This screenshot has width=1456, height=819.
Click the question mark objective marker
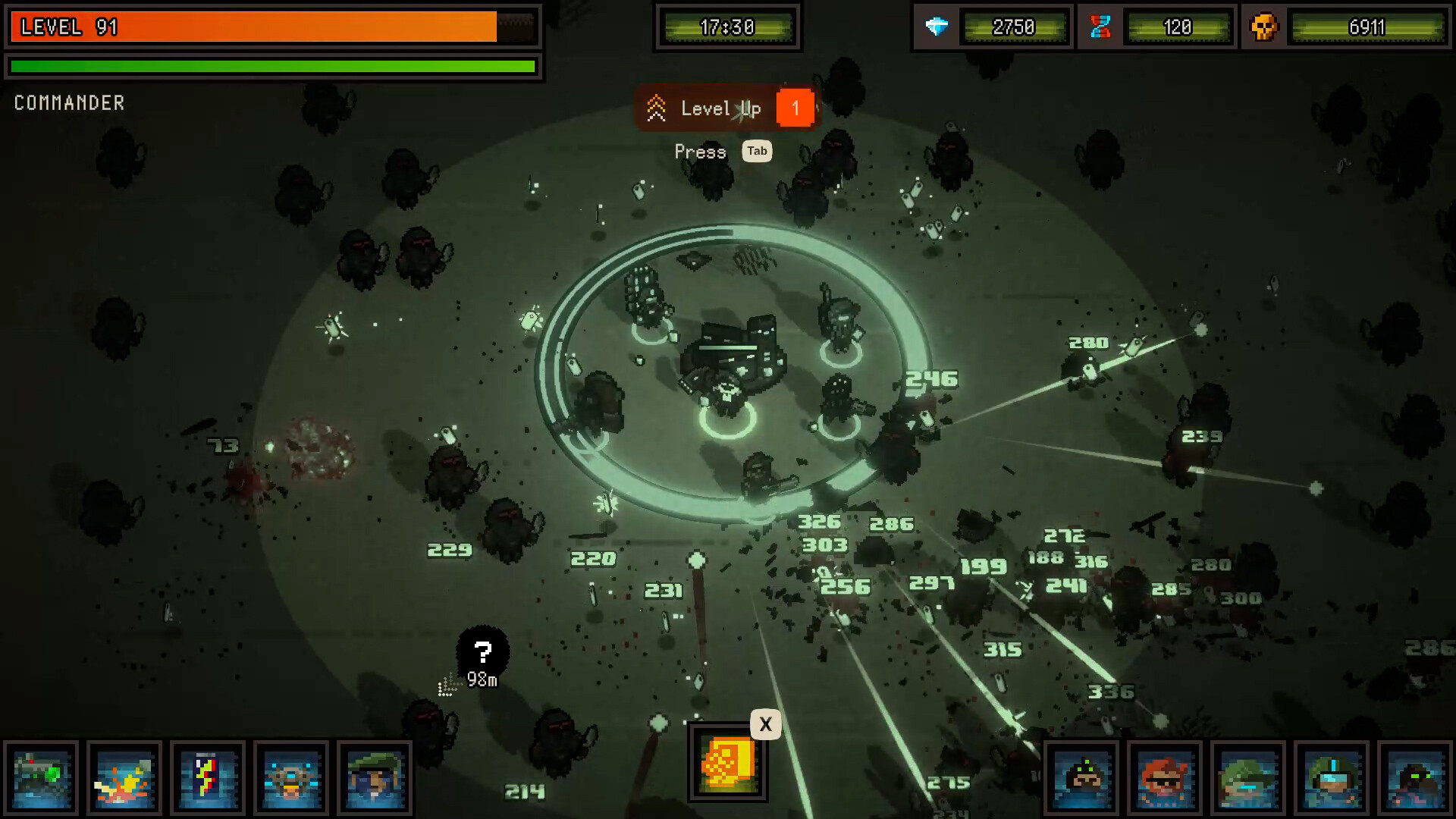coord(482,651)
